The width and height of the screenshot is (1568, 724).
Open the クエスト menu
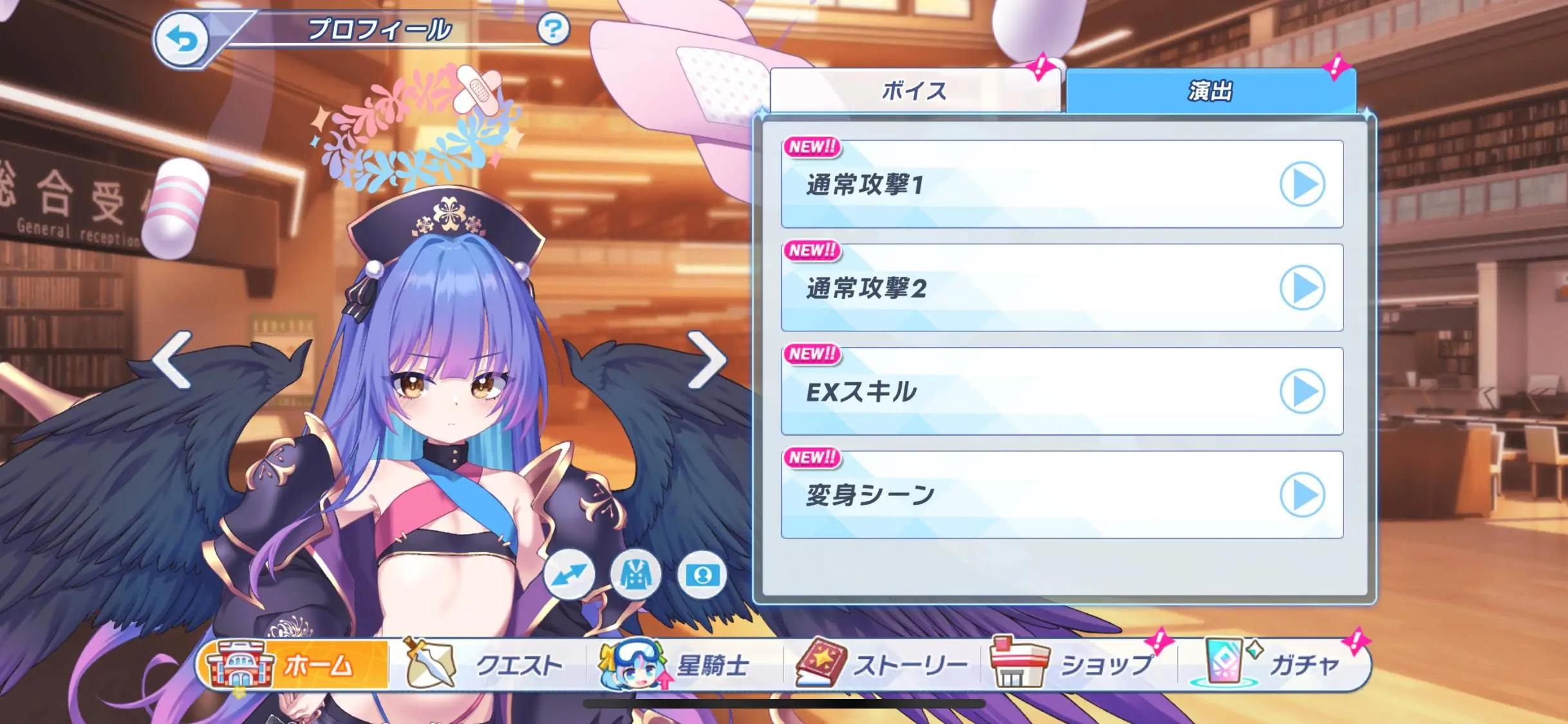(x=490, y=665)
